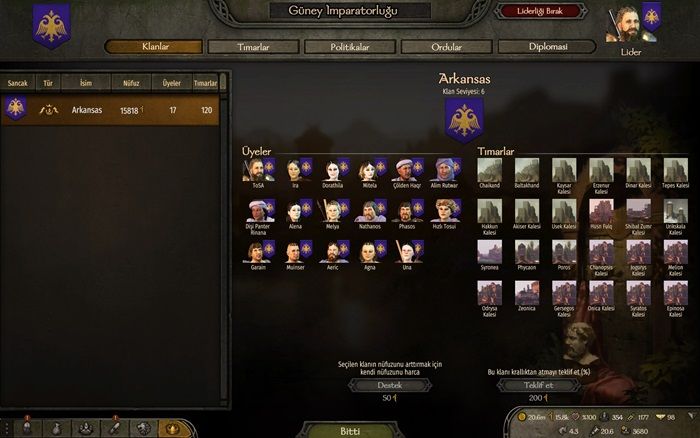This screenshot has height=438, width=700.
Task: Select clan member Nathanos
Action: point(368,212)
